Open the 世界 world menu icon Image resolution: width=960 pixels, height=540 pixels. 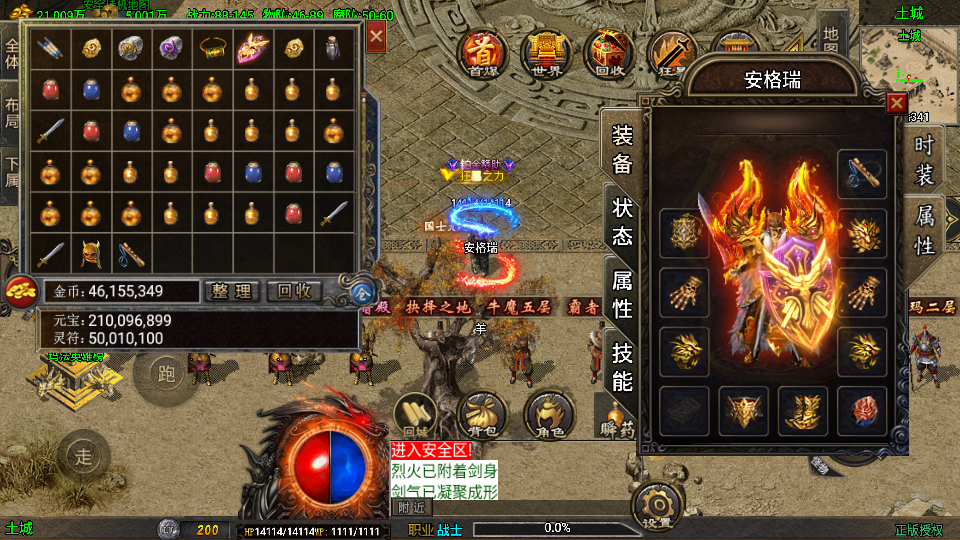click(545, 50)
